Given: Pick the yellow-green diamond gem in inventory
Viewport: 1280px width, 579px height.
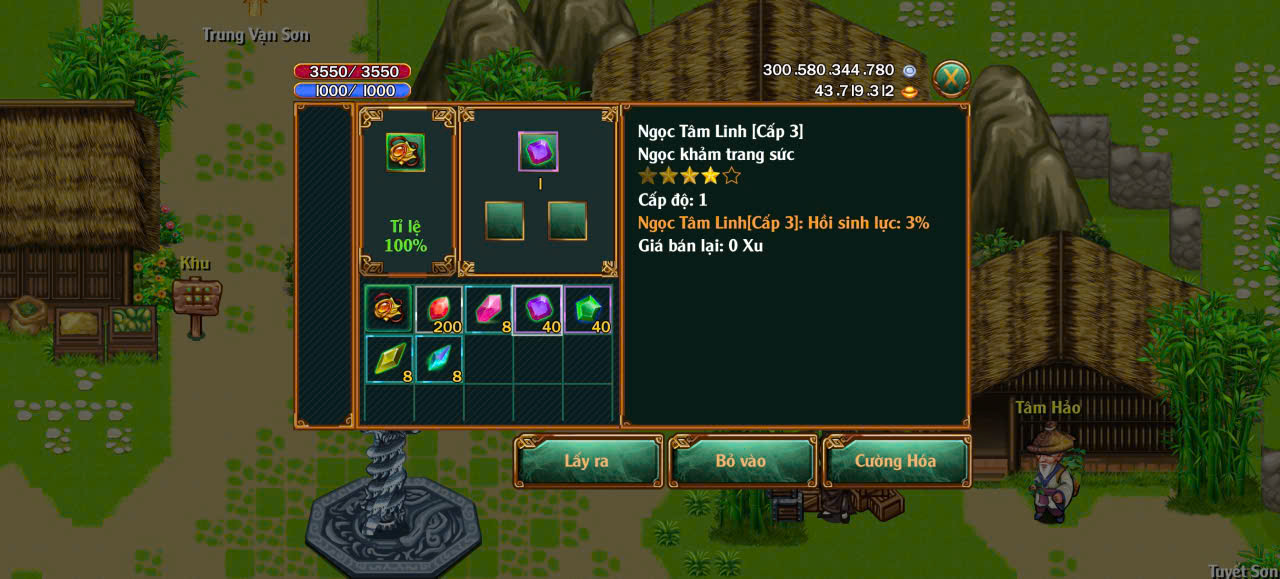Looking at the screenshot, I should click(x=388, y=359).
